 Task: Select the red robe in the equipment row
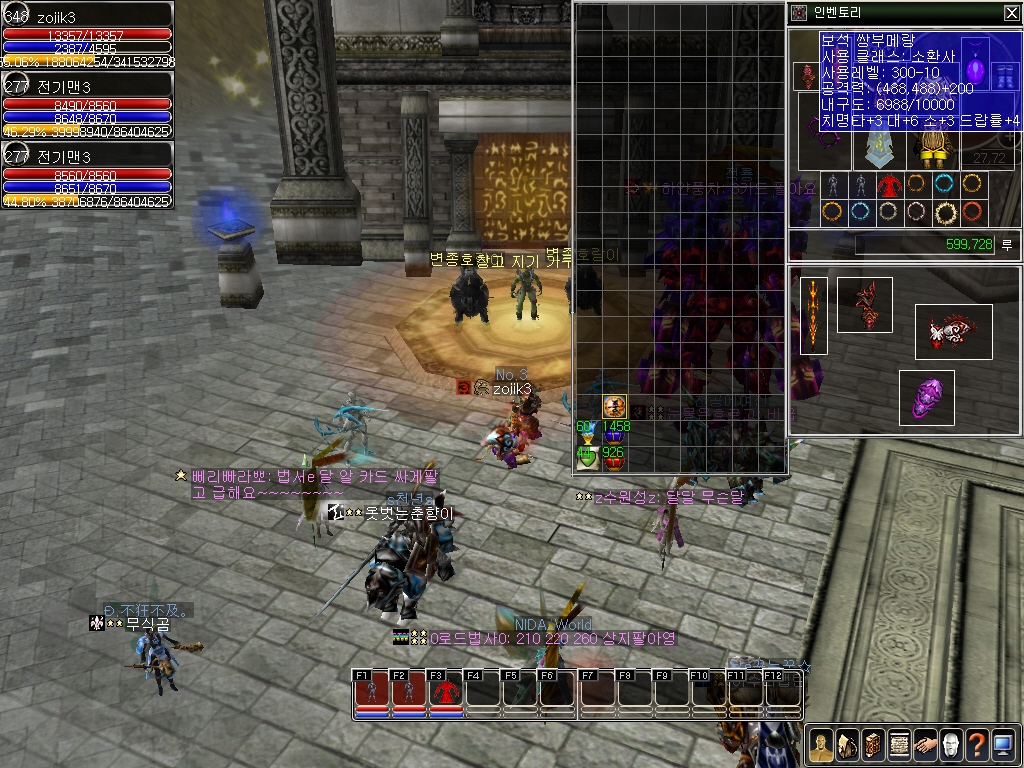889,185
